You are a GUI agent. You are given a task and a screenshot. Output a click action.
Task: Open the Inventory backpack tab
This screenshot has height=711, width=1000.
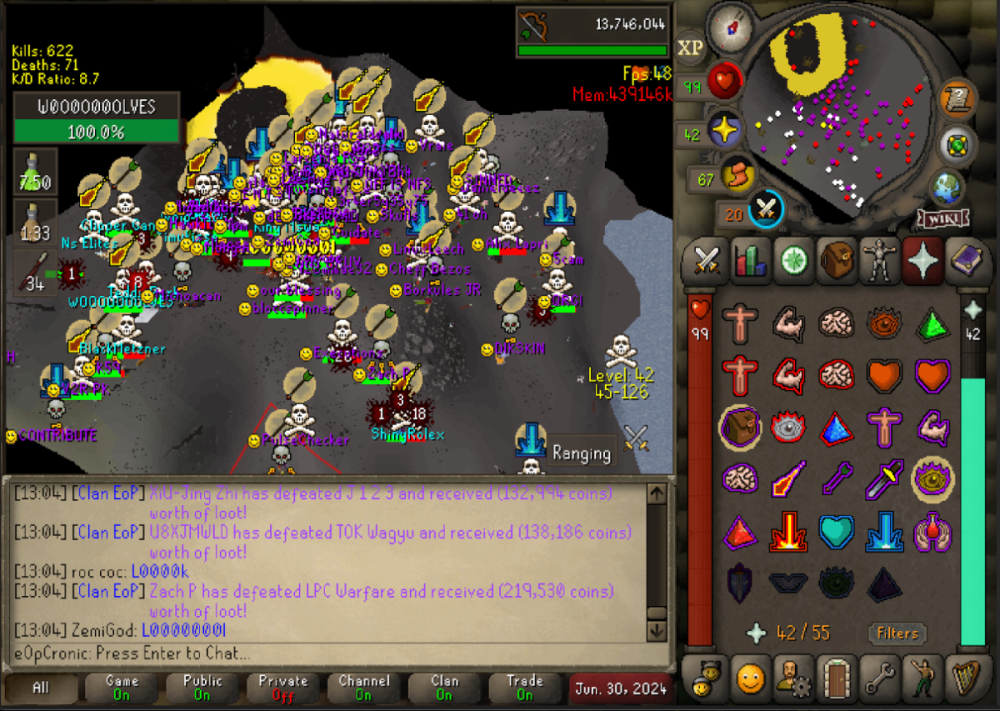[836, 260]
